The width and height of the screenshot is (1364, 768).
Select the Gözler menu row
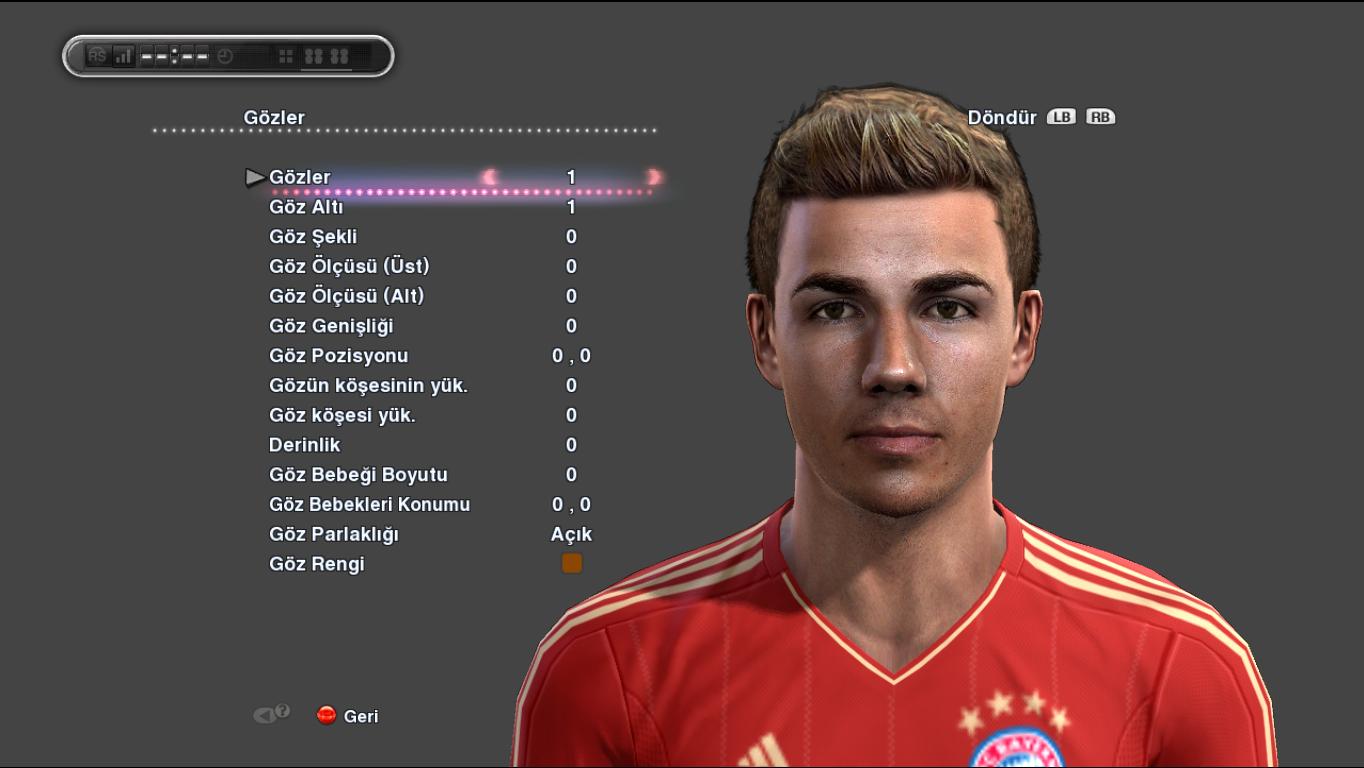(x=299, y=178)
